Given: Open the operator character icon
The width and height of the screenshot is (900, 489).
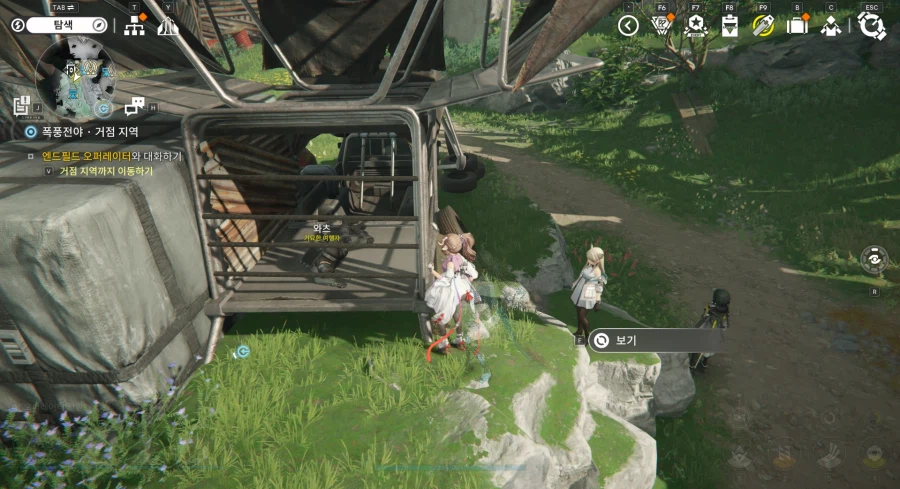Looking at the screenshot, I should point(830,26).
